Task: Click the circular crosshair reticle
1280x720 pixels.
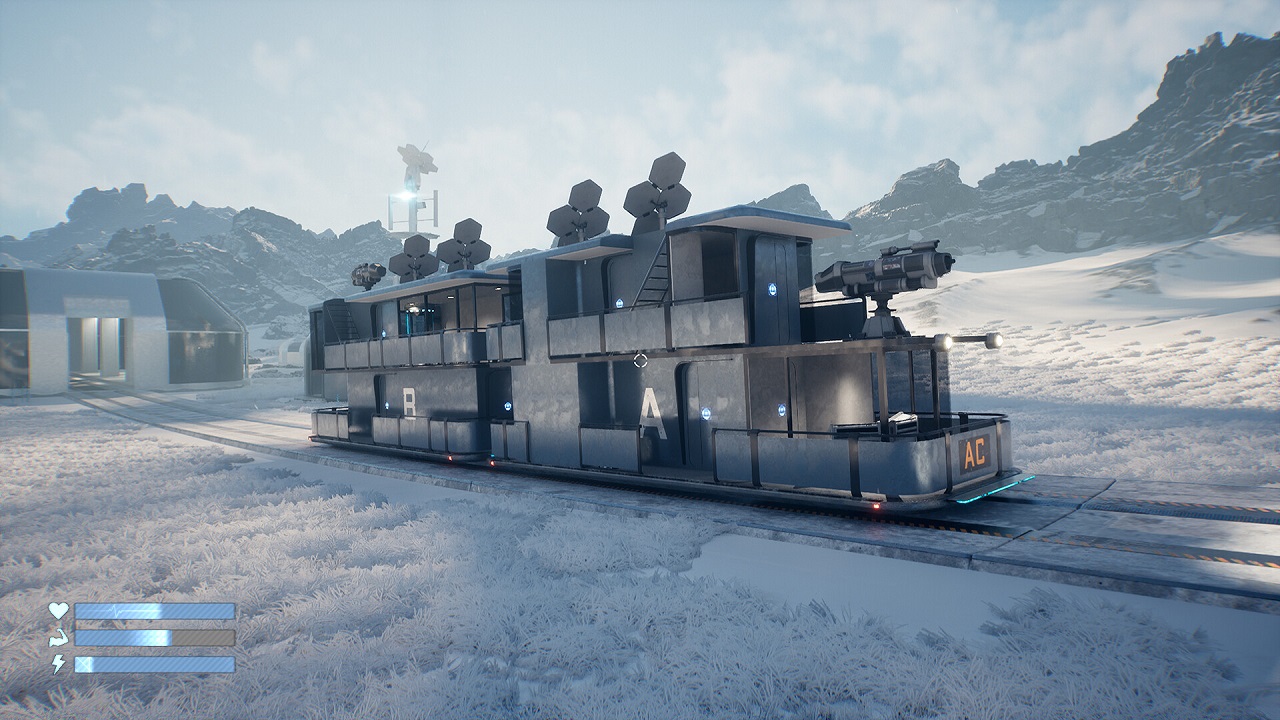Action: pyautogui.click(x=640, y=361)
